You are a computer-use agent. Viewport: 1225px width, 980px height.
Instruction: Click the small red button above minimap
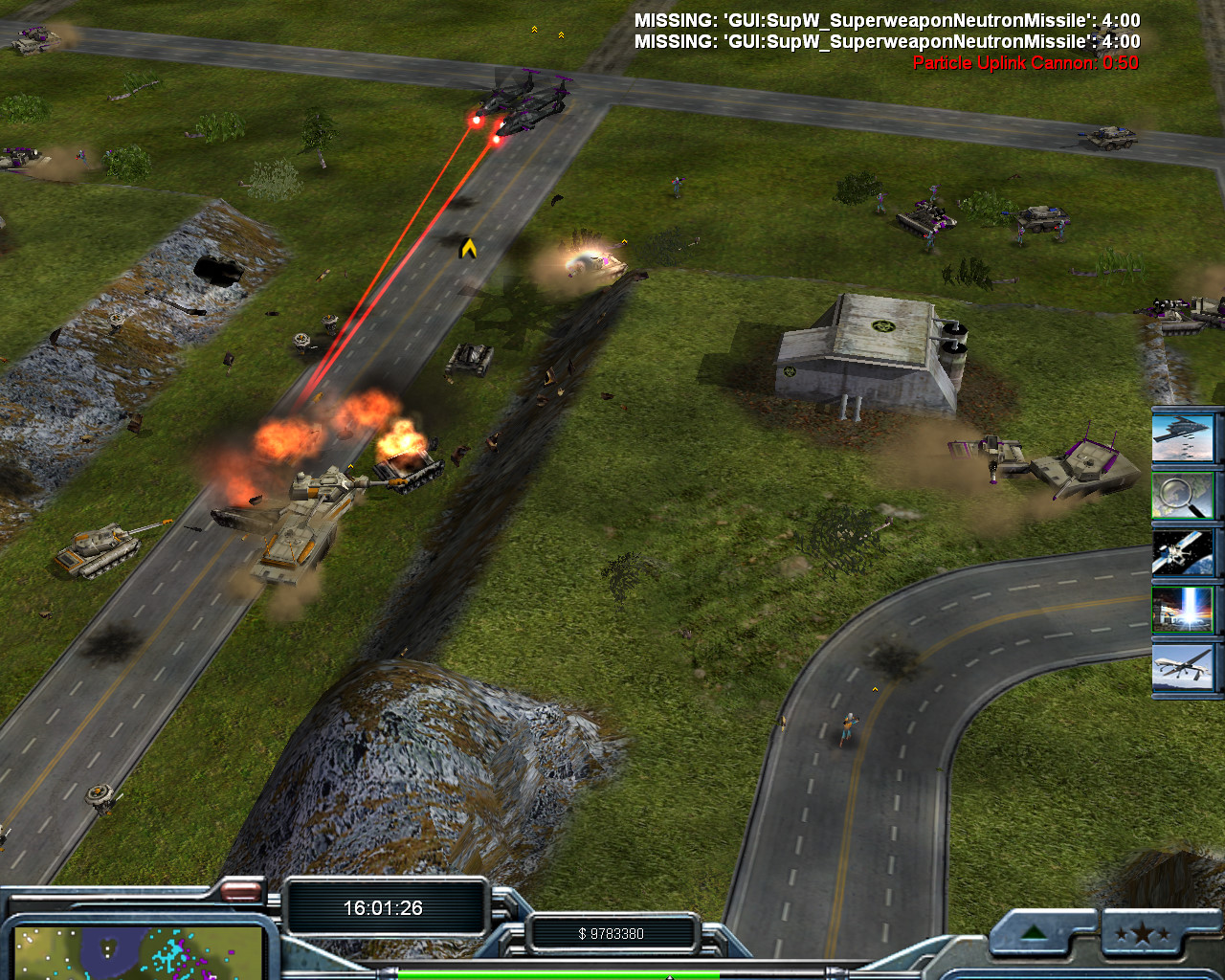click(241, 892)
